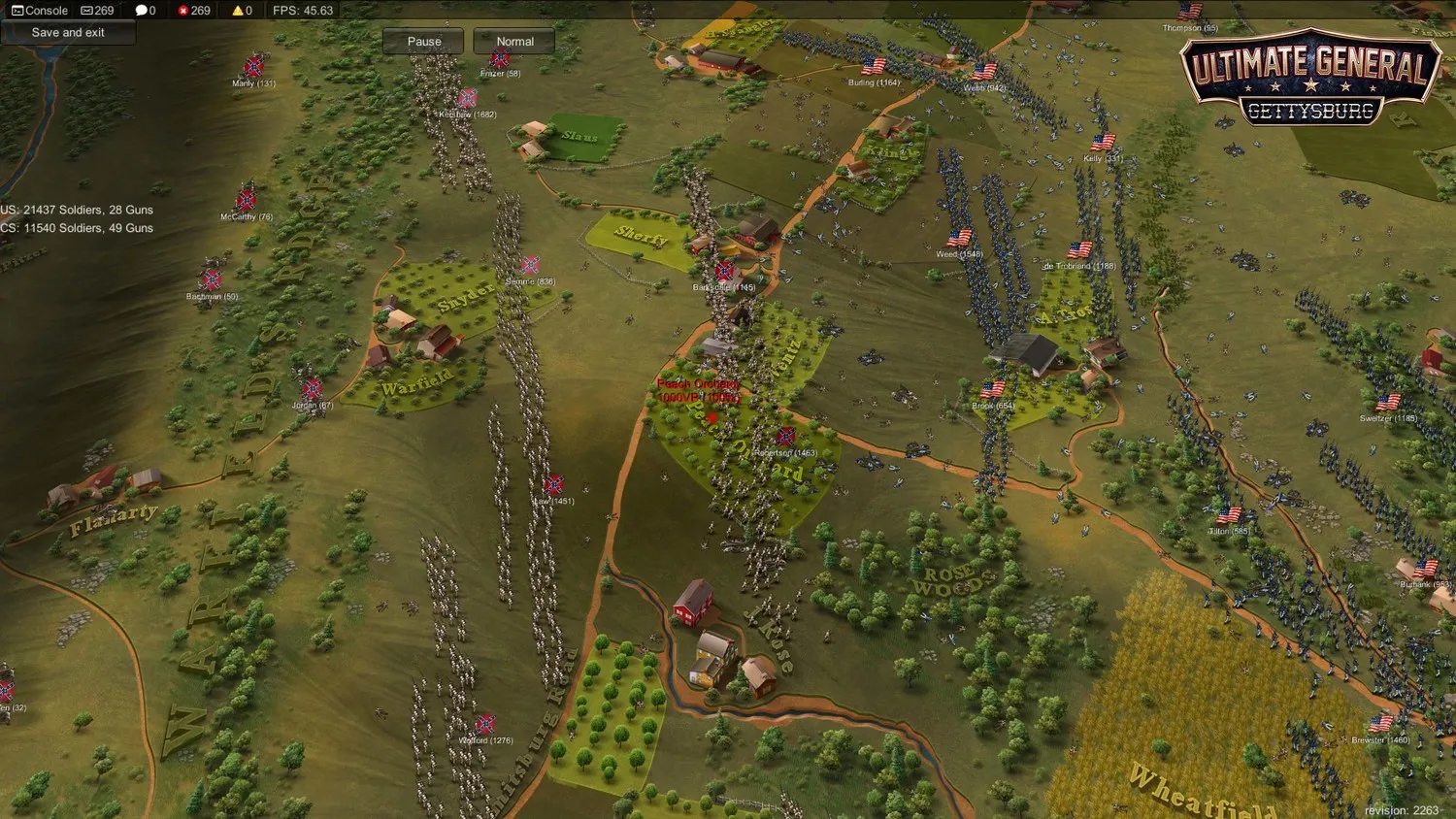Click the chat bubble icon
1456x819 pixels.
(x=144, y=10)
